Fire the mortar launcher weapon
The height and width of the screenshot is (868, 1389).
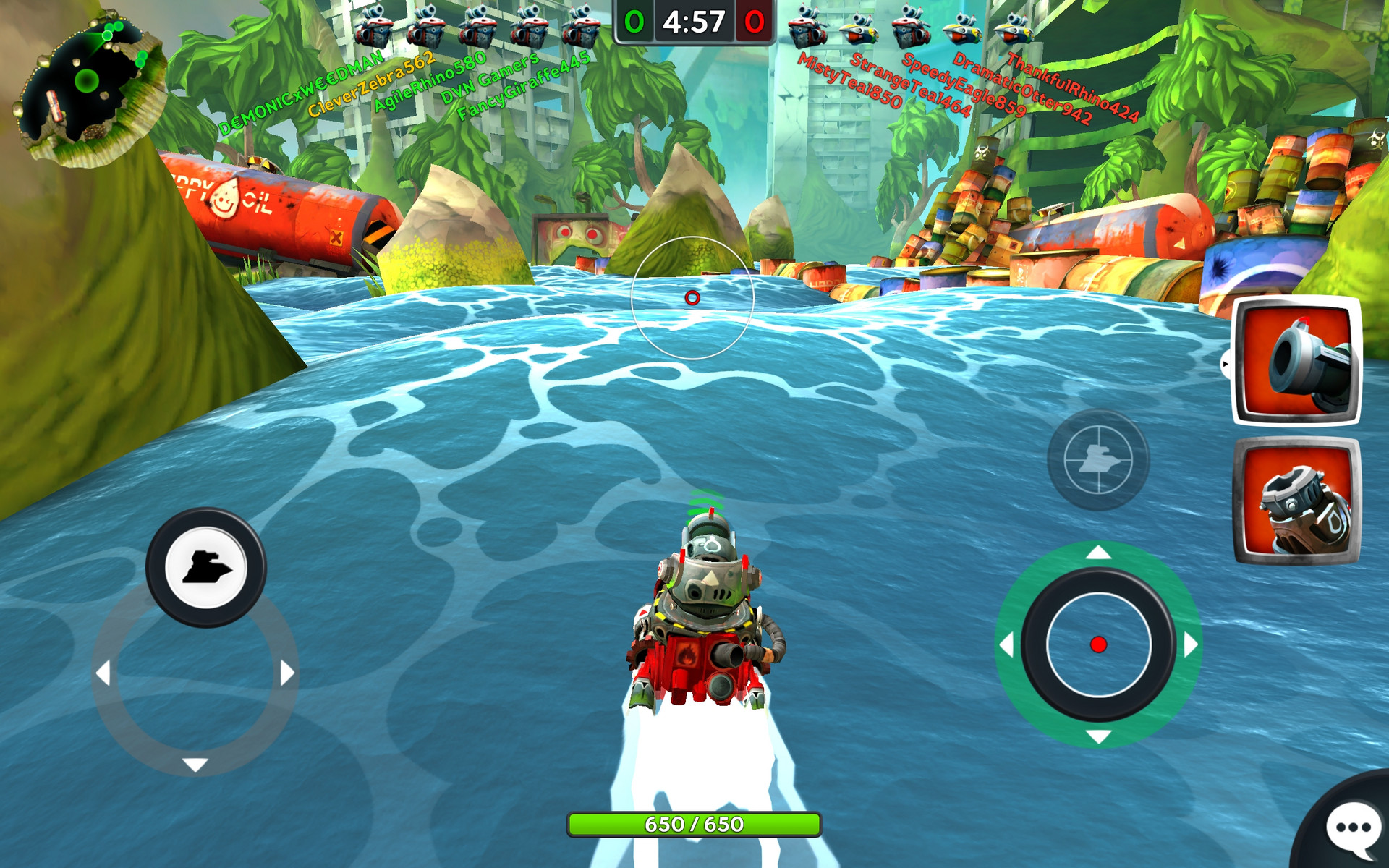1296,501
